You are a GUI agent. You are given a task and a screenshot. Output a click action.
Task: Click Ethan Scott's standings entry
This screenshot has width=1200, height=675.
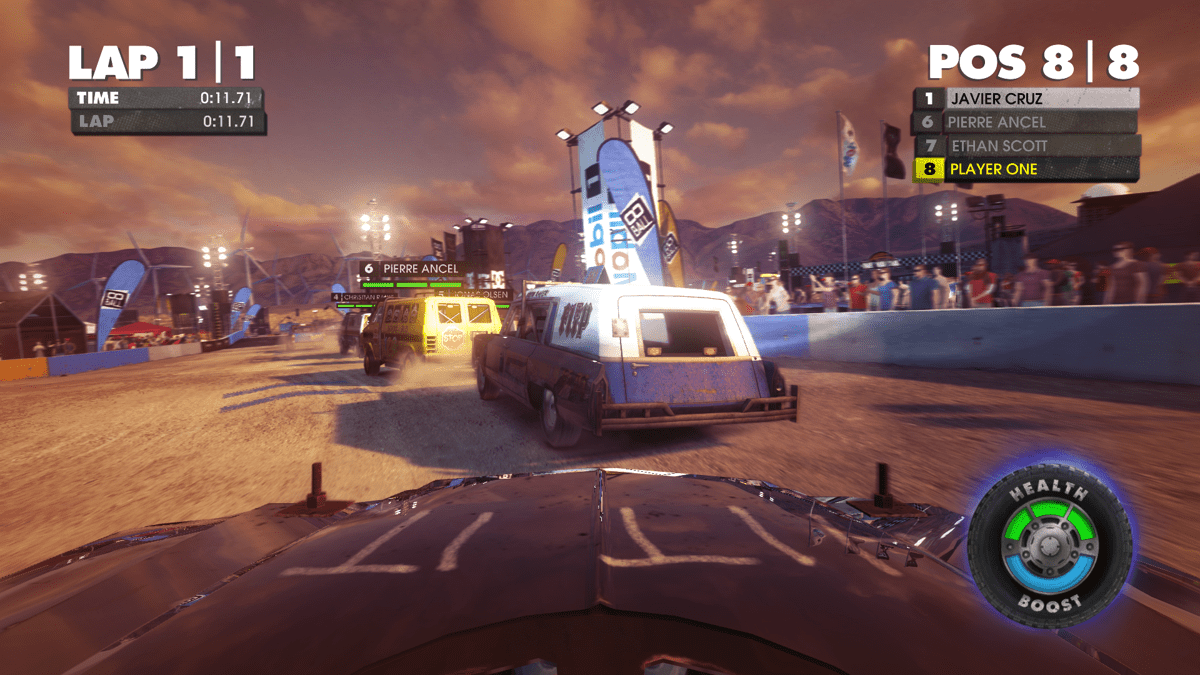tap(1025, 146)
